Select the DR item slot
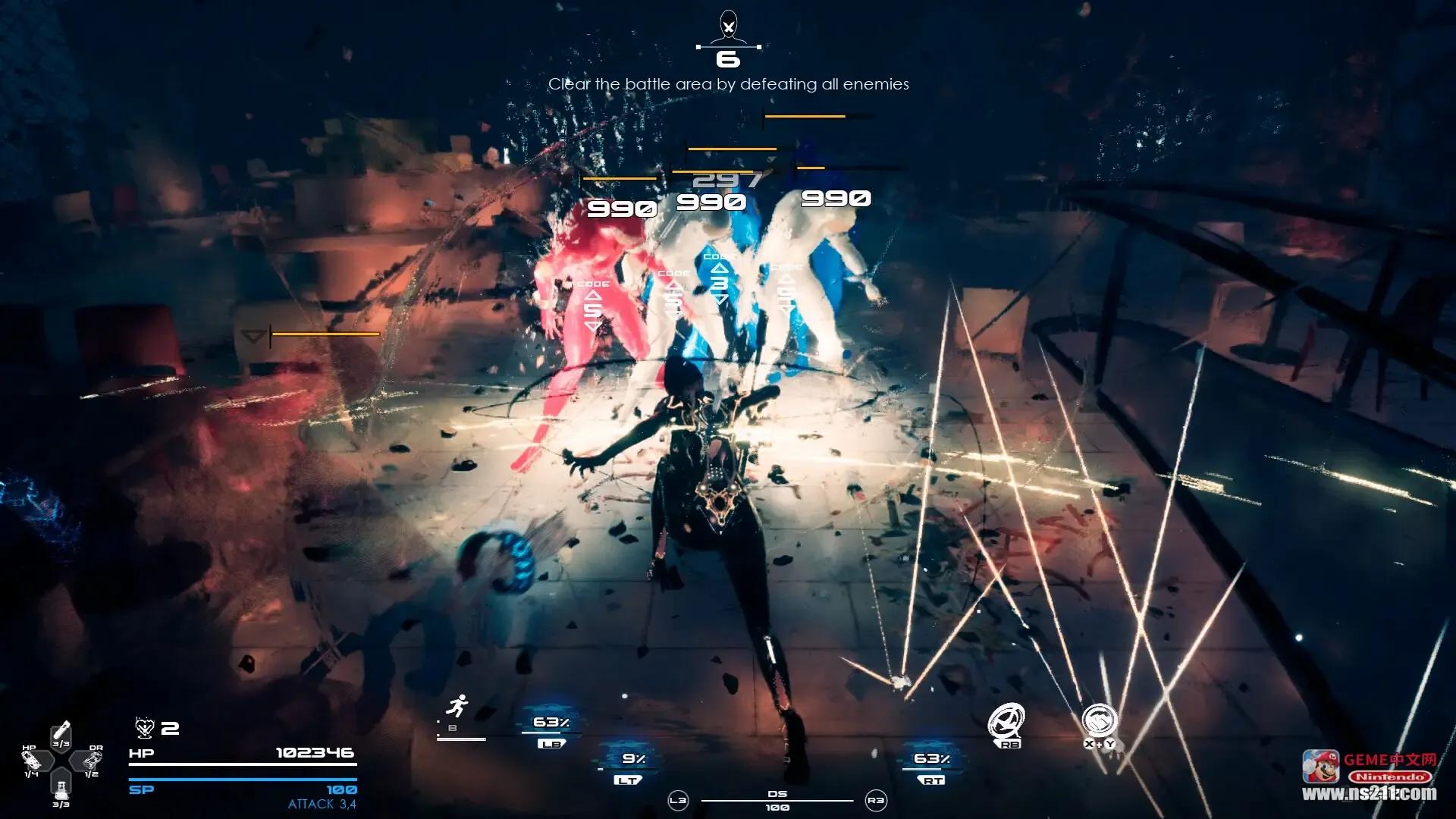Image resolution: width=1456 pixels, height=819 pixels. tap(92, 761)
